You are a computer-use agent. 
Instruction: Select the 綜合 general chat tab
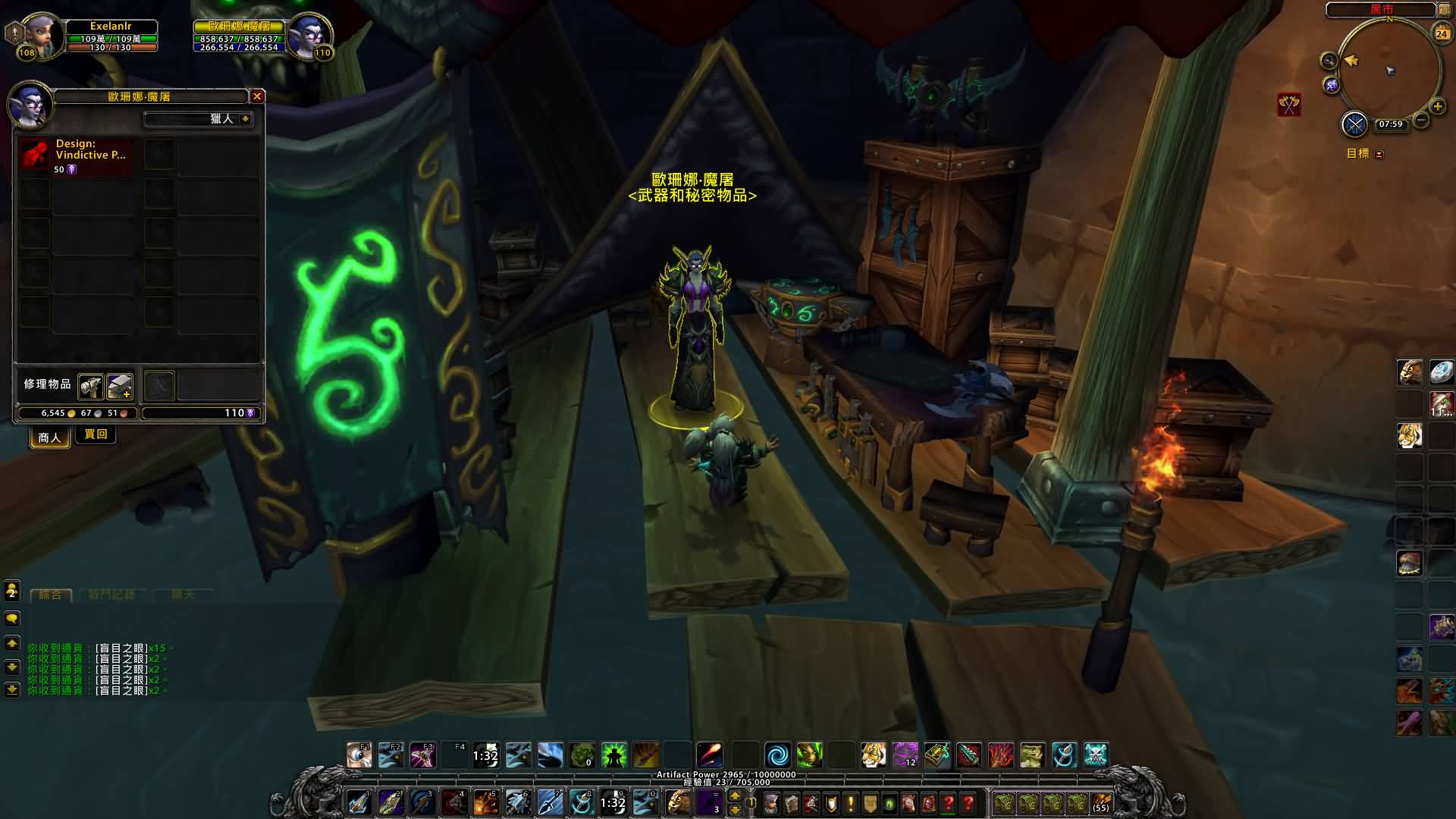coord(50,595)
